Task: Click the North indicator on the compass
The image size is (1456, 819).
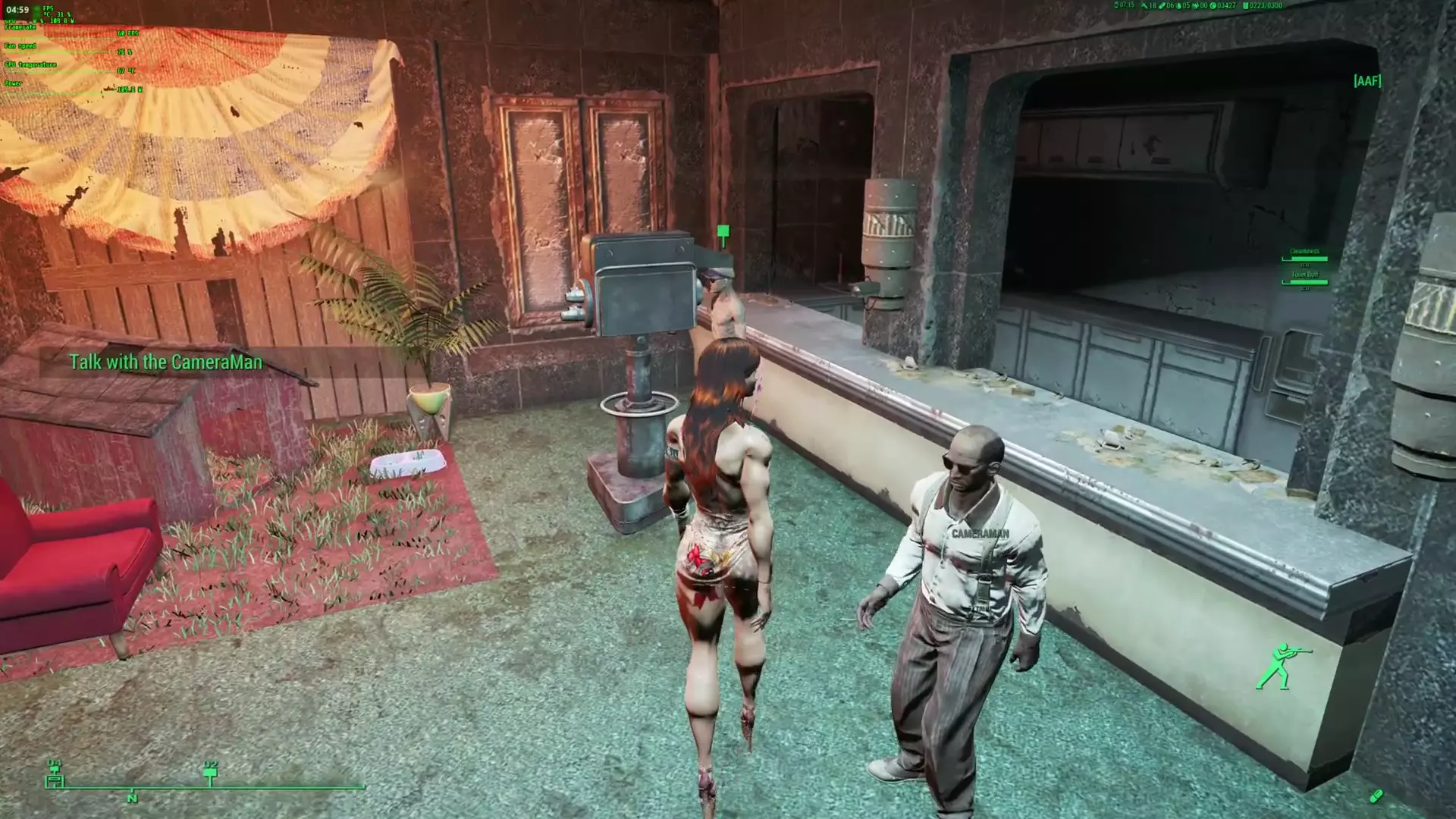Action: [132, 798]
